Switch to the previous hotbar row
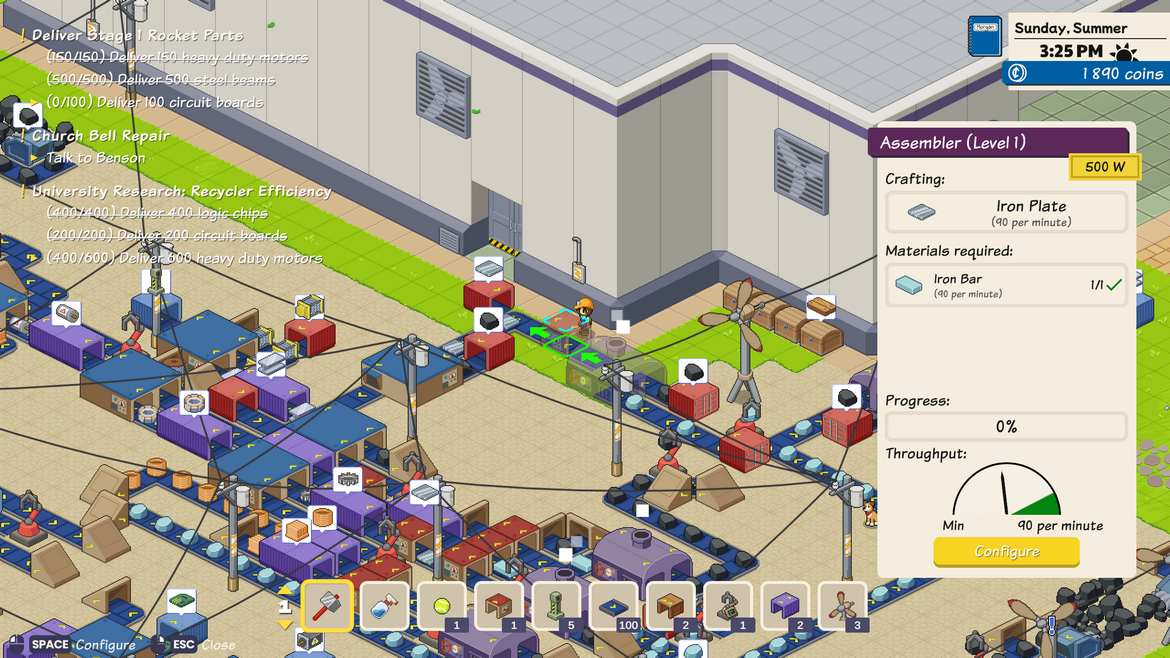1170x658 pixels. tap(285, 591)
